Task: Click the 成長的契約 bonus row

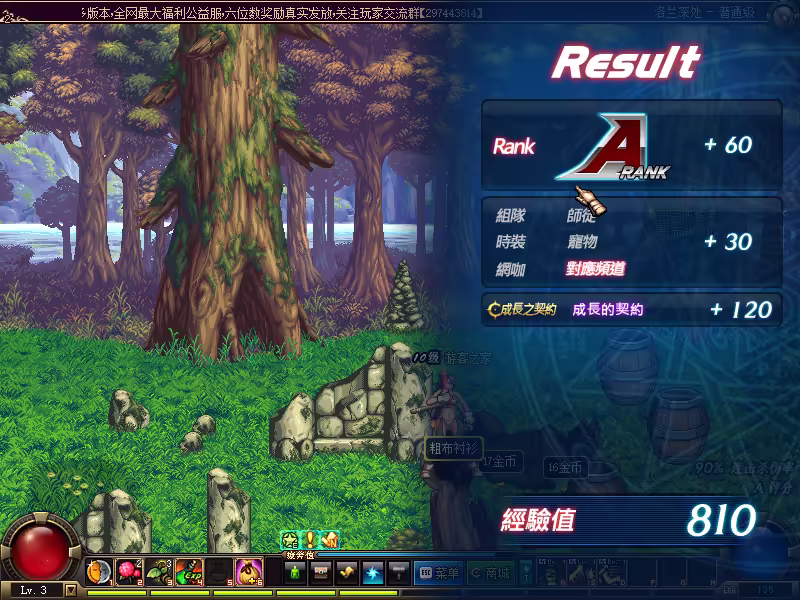Action: point(630,309)
